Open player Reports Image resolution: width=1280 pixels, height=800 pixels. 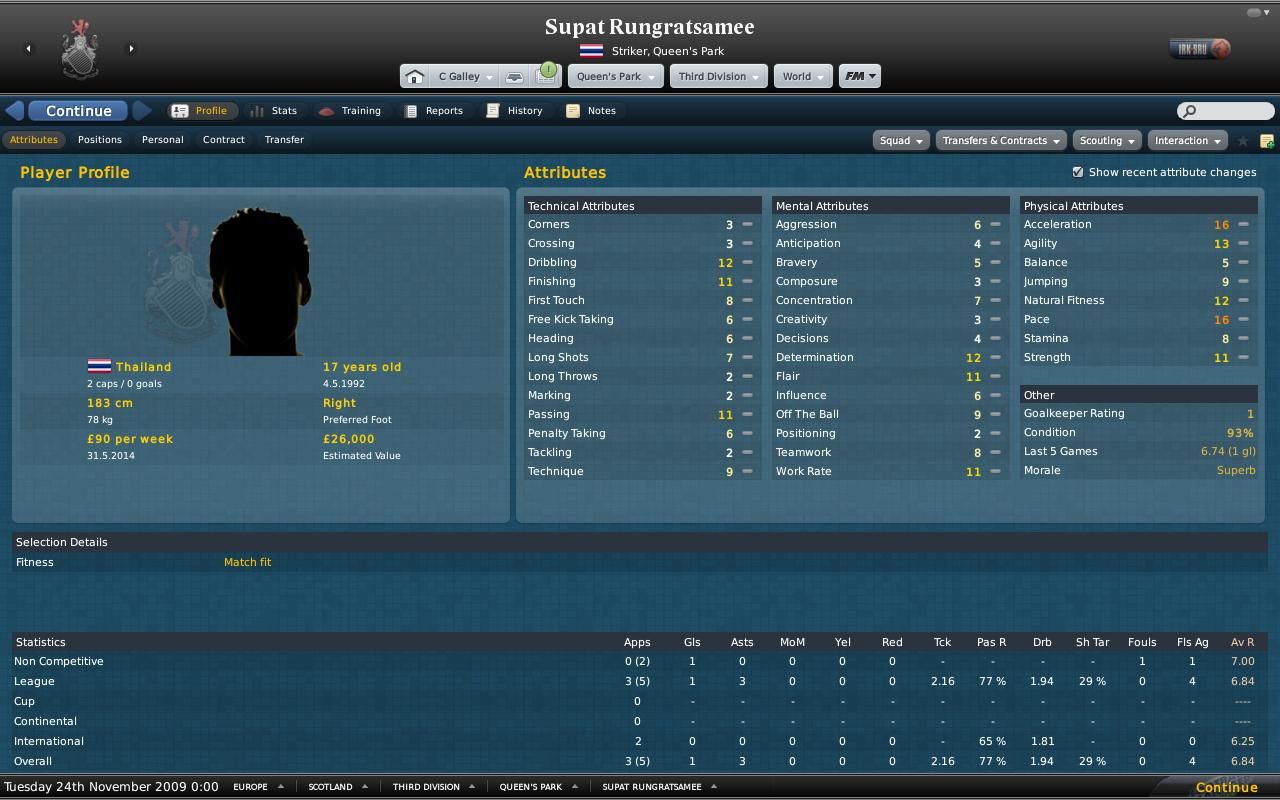point(434,111)
